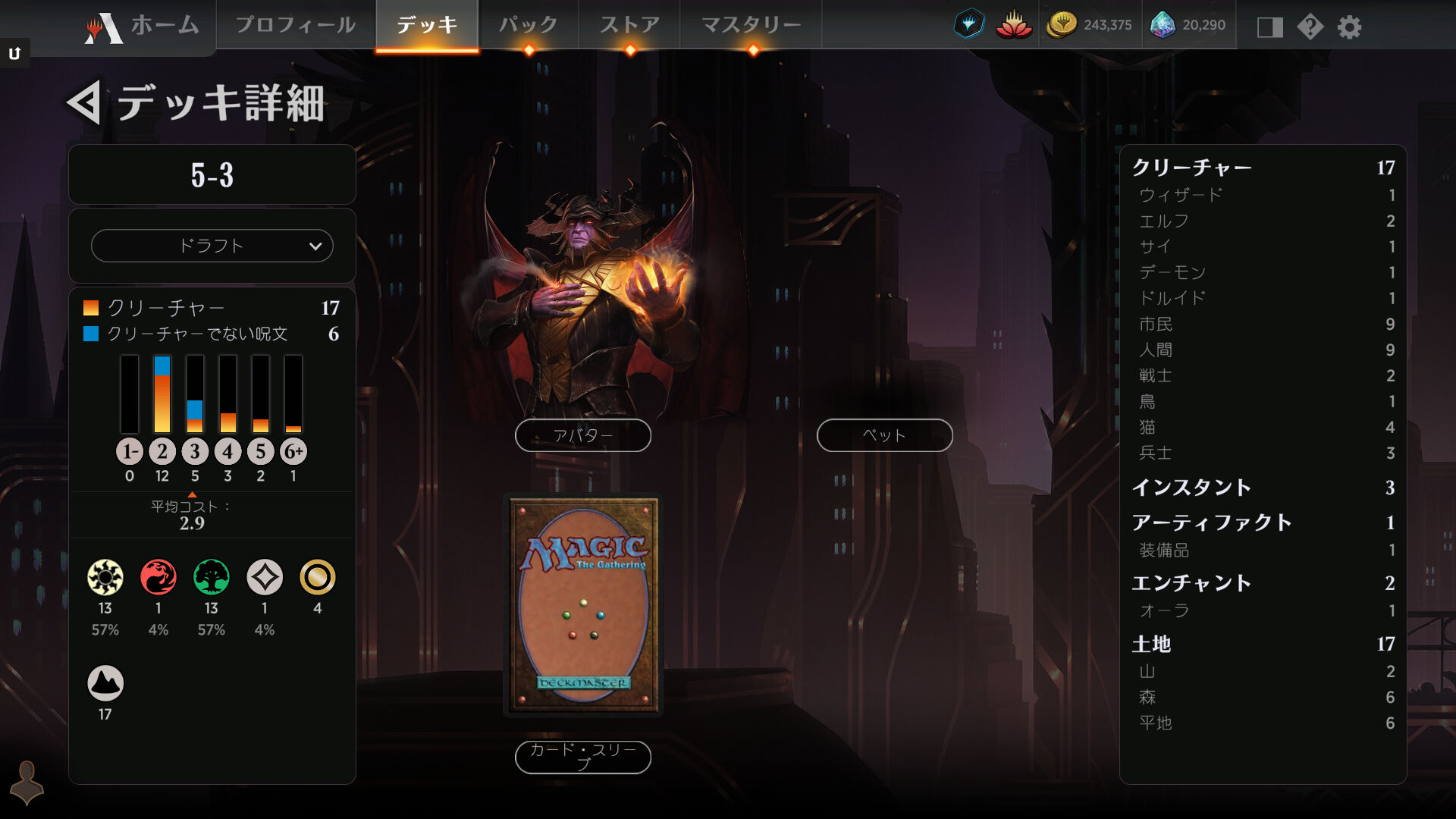Open the friends silhouette icon
Screen dimensions: 1456x819
tap(27, 782)
